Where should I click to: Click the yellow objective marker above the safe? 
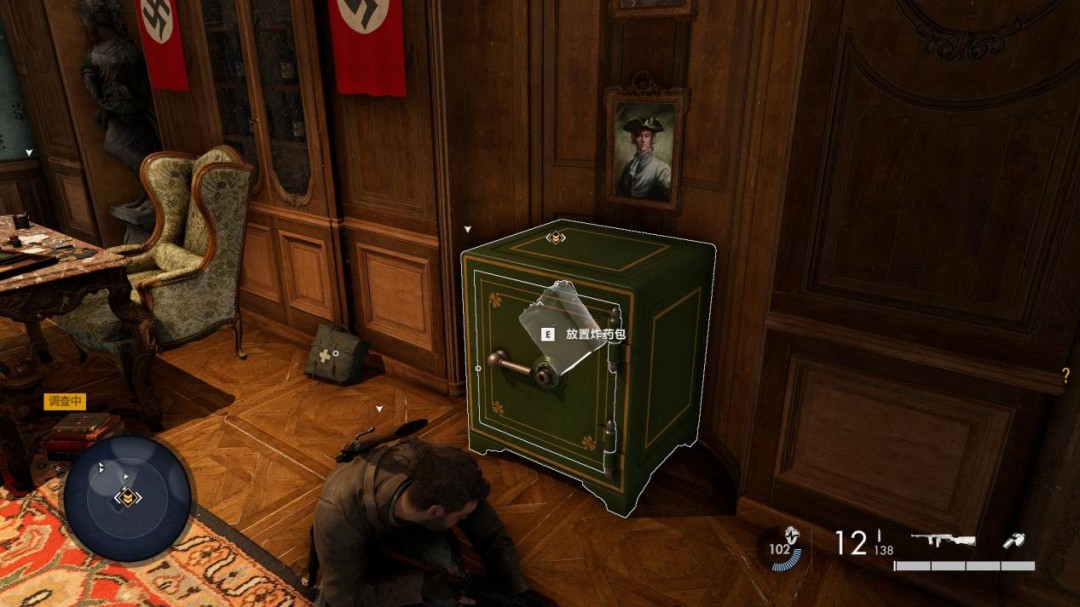coord(553,238)
